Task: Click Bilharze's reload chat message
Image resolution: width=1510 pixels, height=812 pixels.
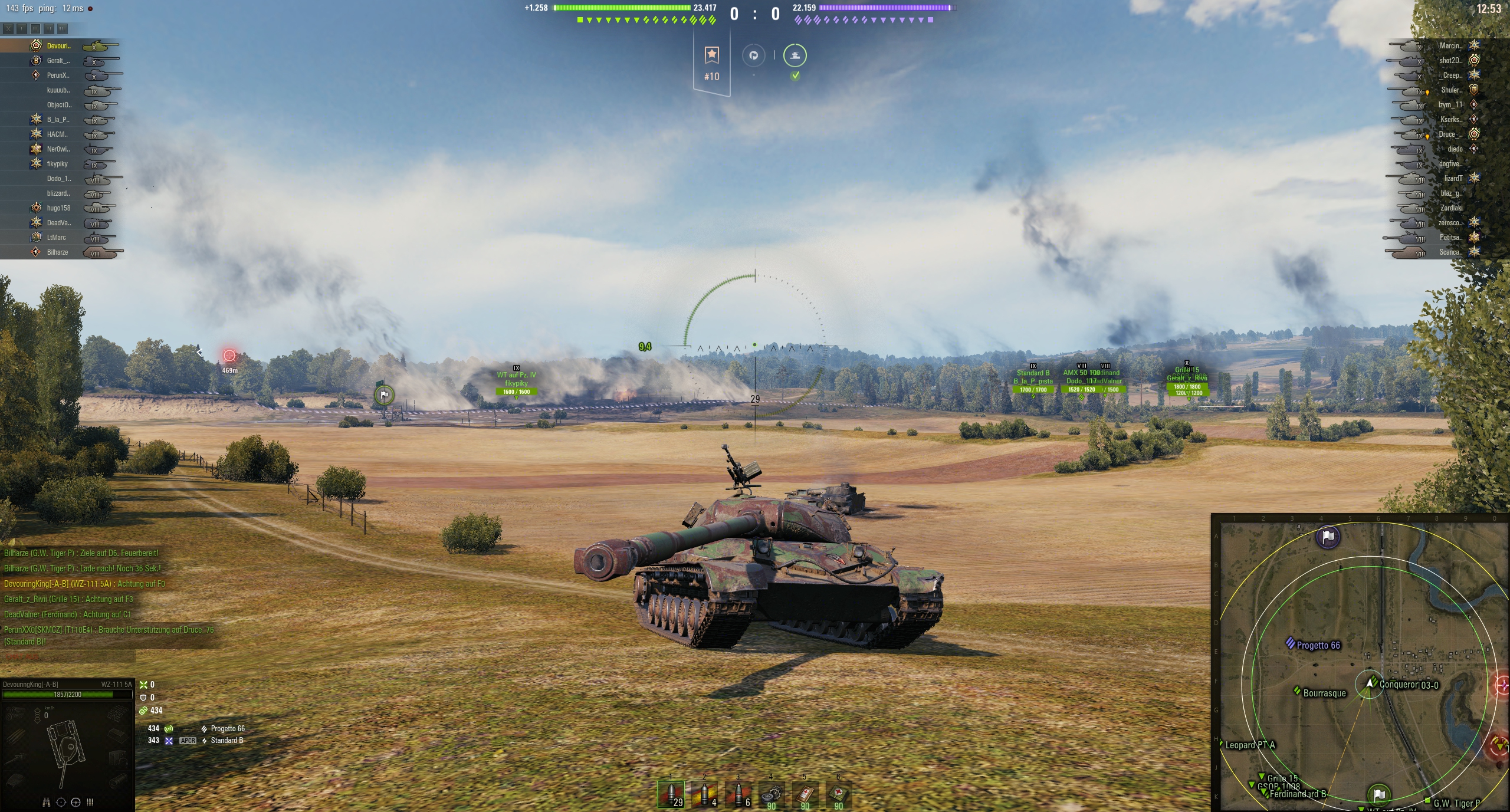Action: pos(84,568)
